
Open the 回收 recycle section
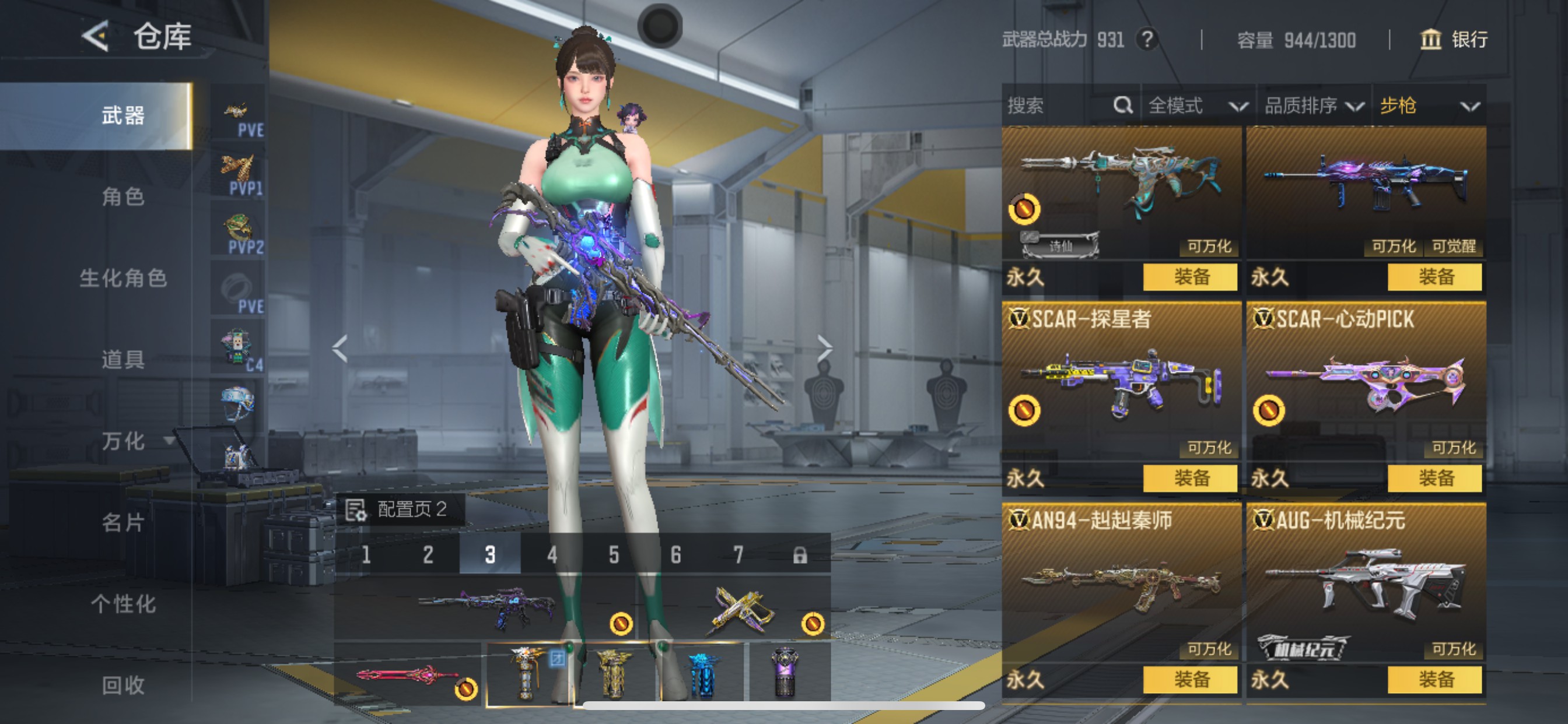pyautogui.click(x=123, y=686)
